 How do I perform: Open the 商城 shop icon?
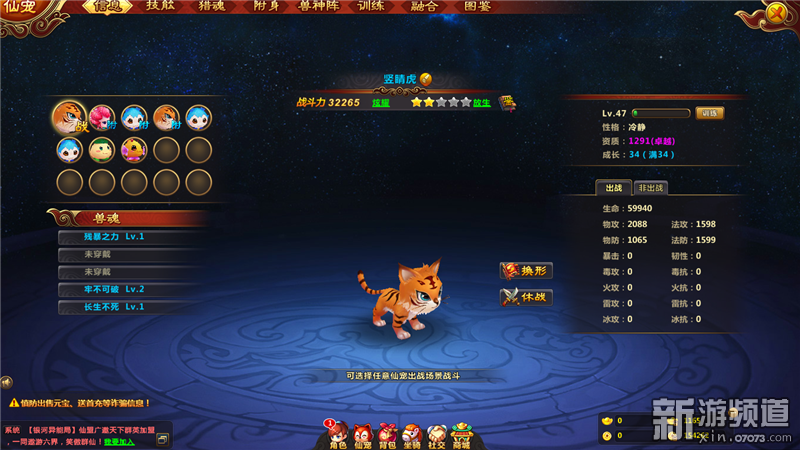460,434
